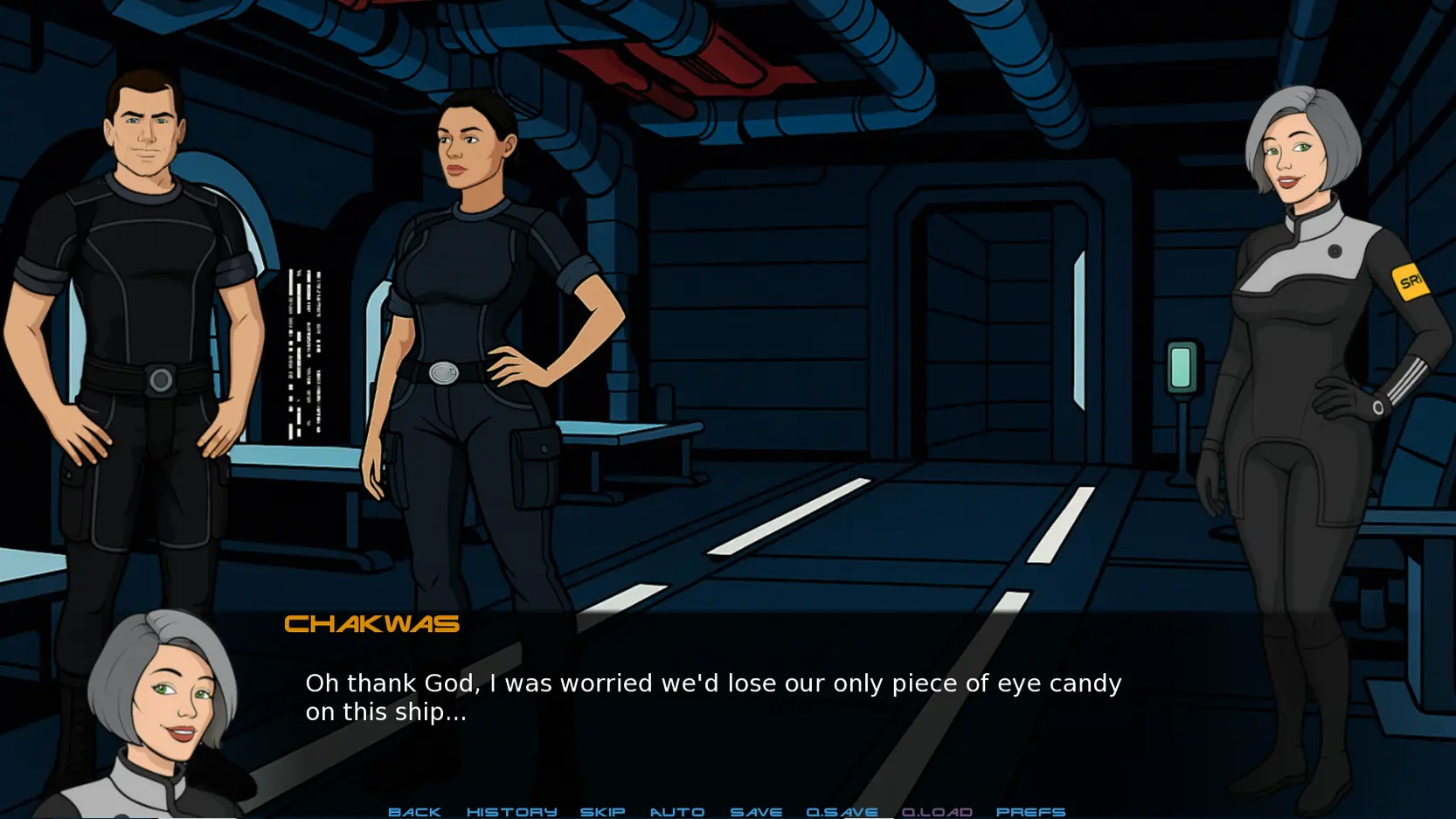1456x819 pixels.
Task: Quick load with Q.Load
Action: click(x=937, y=811)
